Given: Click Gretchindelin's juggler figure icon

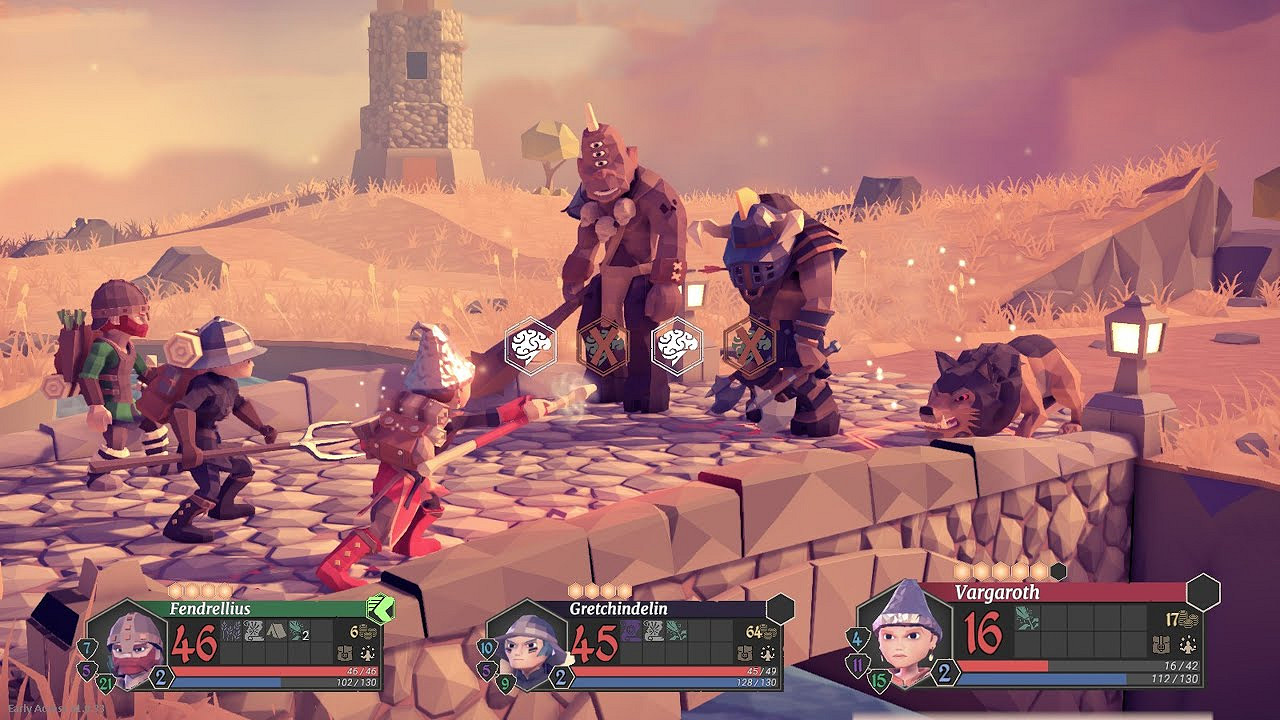Looking at the screenshot, I should [767, 654].
